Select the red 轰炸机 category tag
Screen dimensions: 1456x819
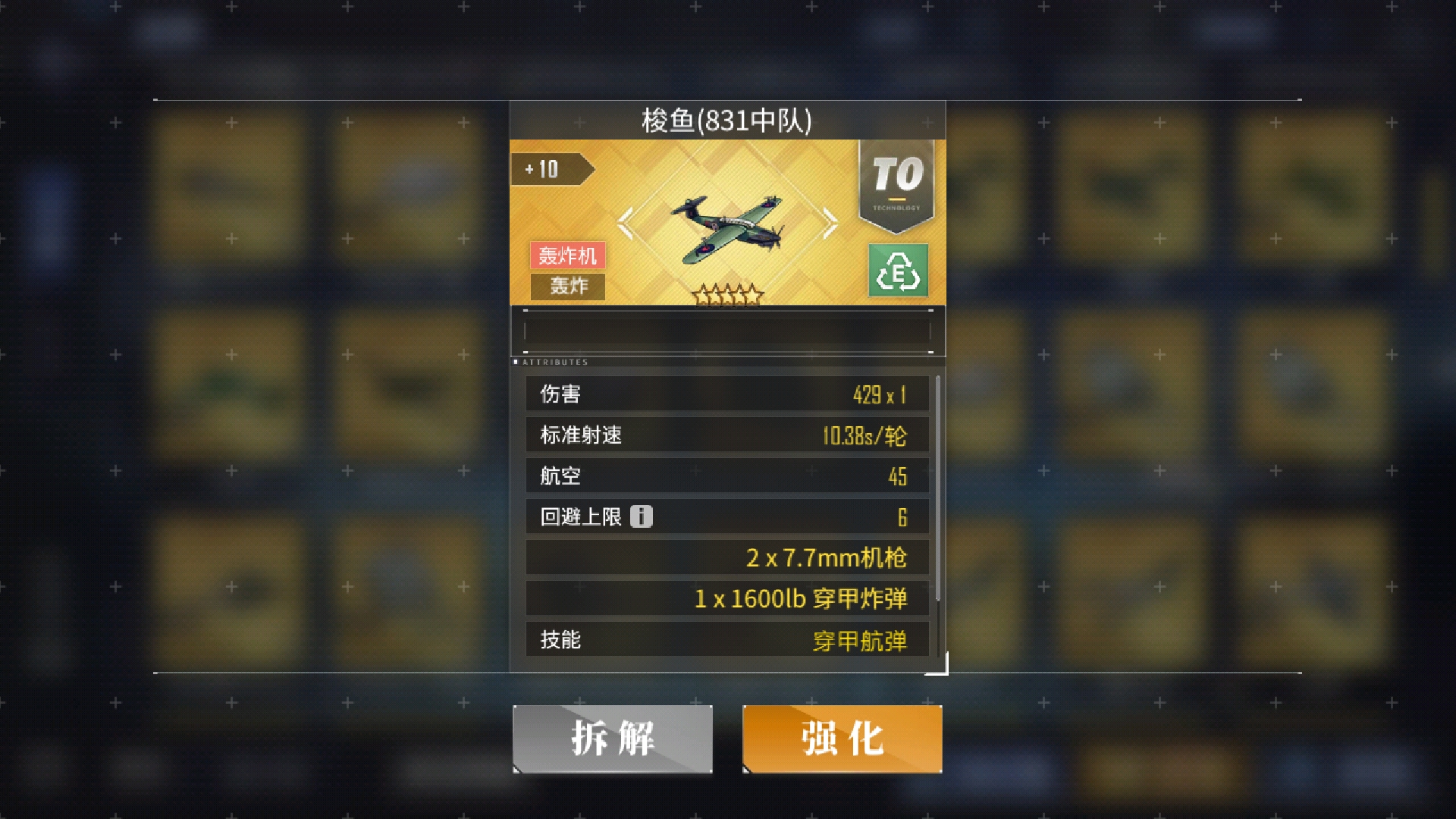tap(567, 256)
